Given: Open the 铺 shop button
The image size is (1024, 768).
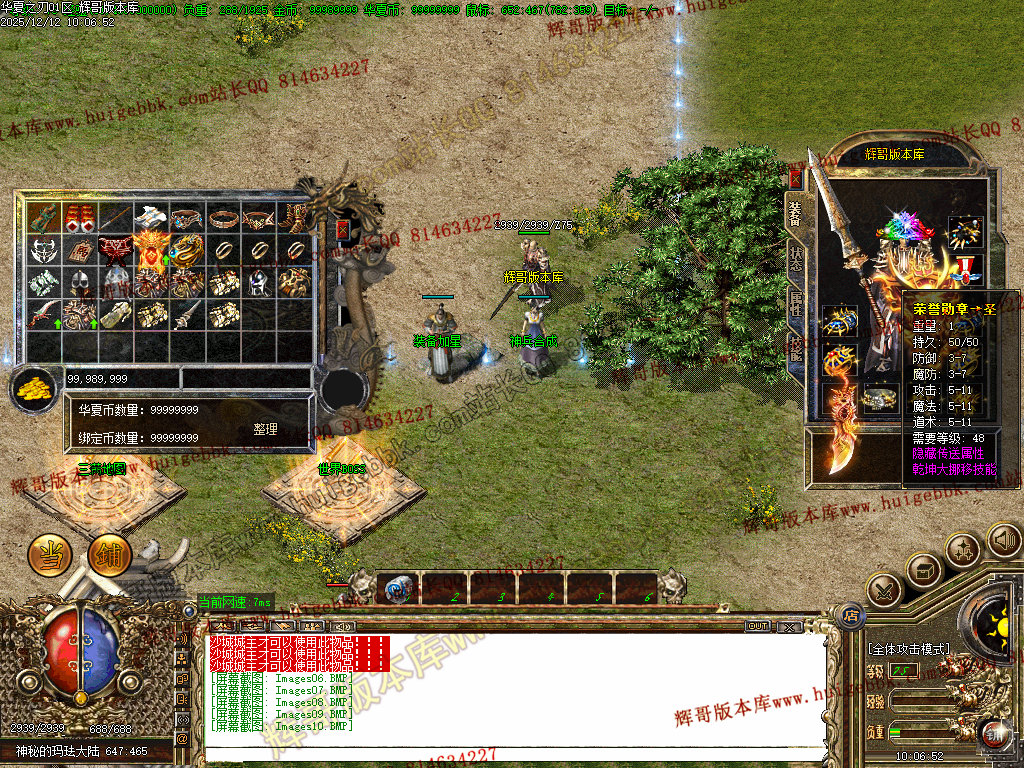Looking at the screenshot, I should (x=108, y=555).
